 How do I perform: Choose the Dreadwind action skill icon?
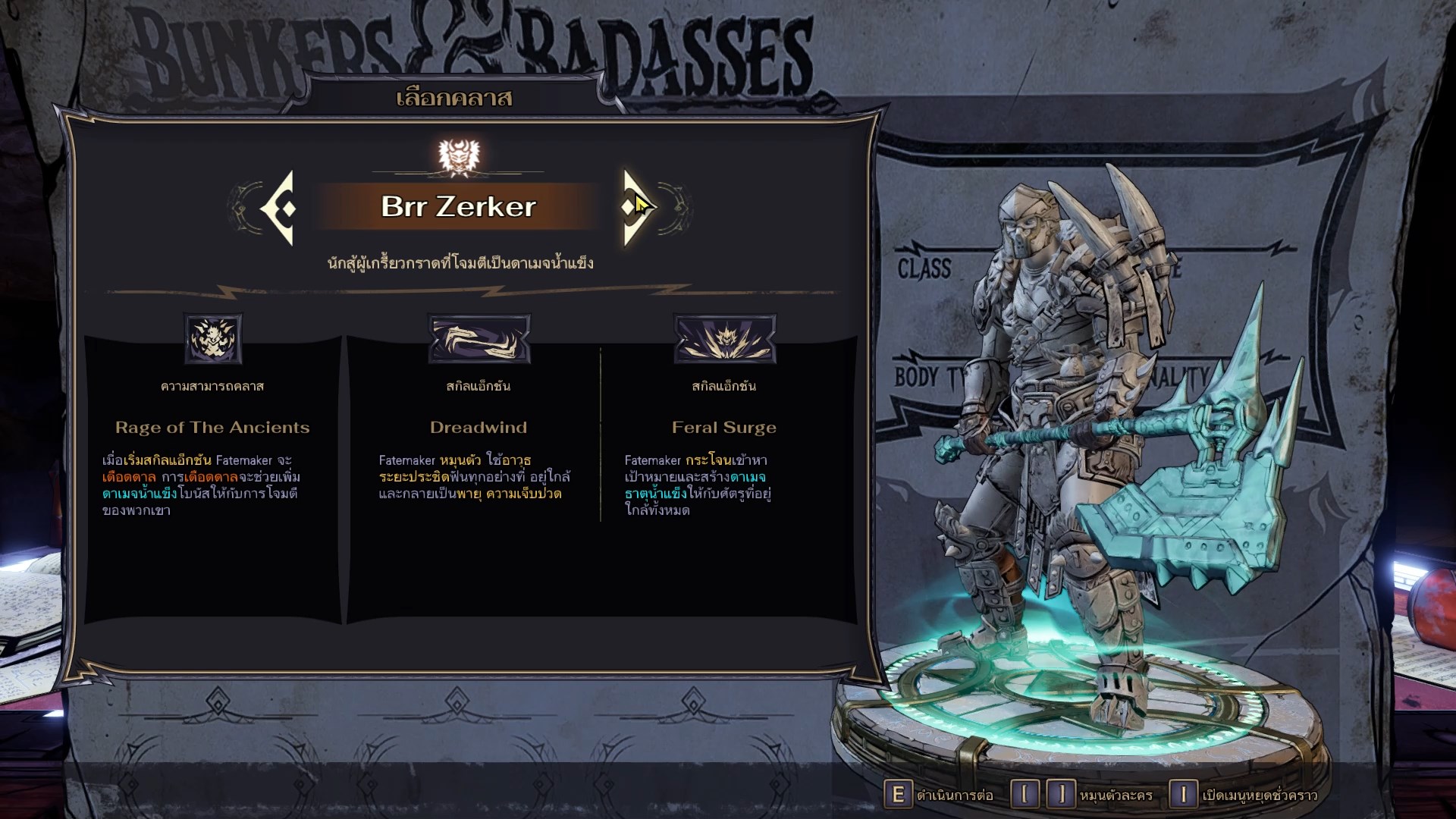(x=479, y=338)
